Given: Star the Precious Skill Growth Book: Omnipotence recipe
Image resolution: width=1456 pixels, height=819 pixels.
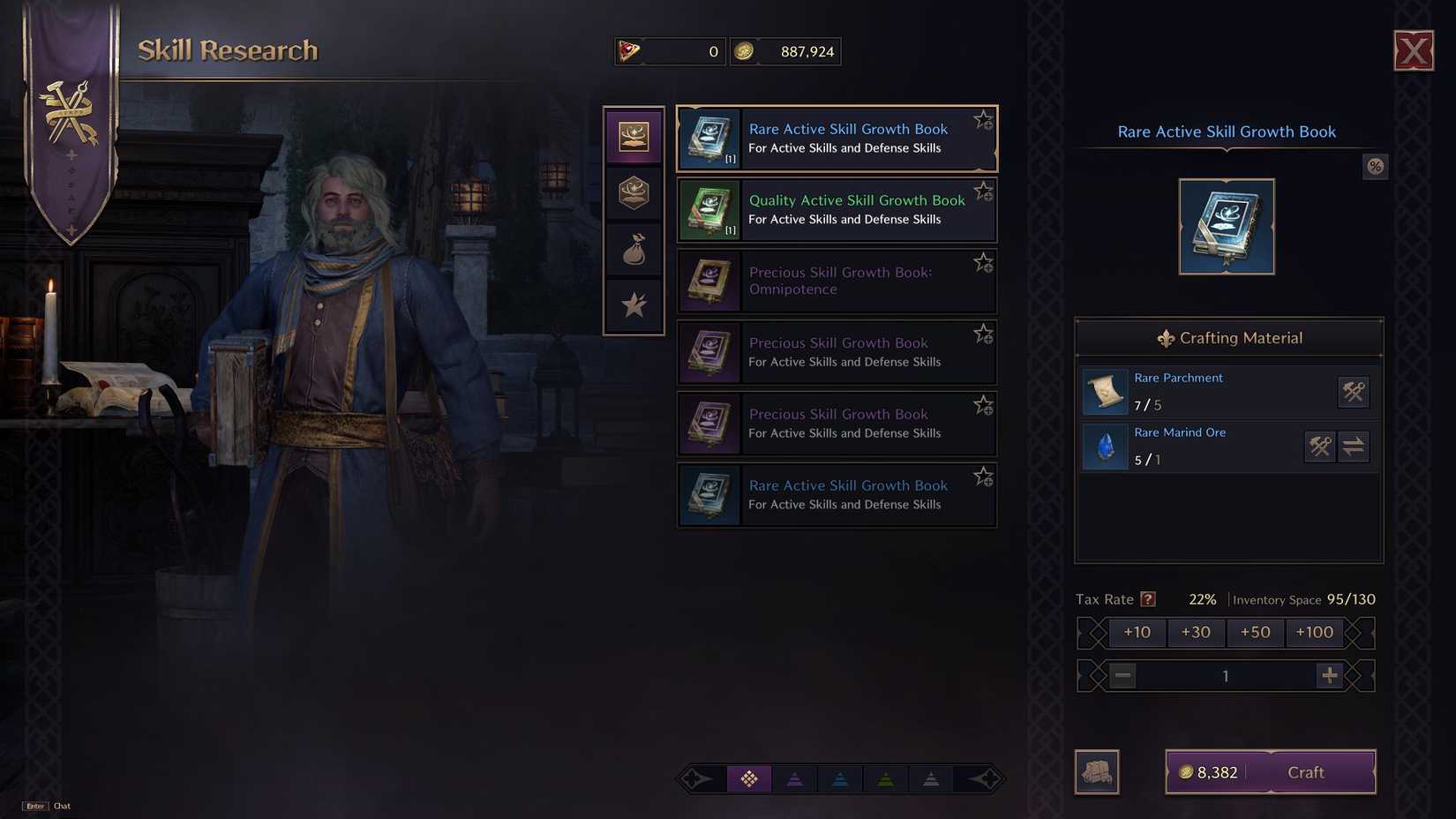Looking at the screenshot, I should 983,262.
